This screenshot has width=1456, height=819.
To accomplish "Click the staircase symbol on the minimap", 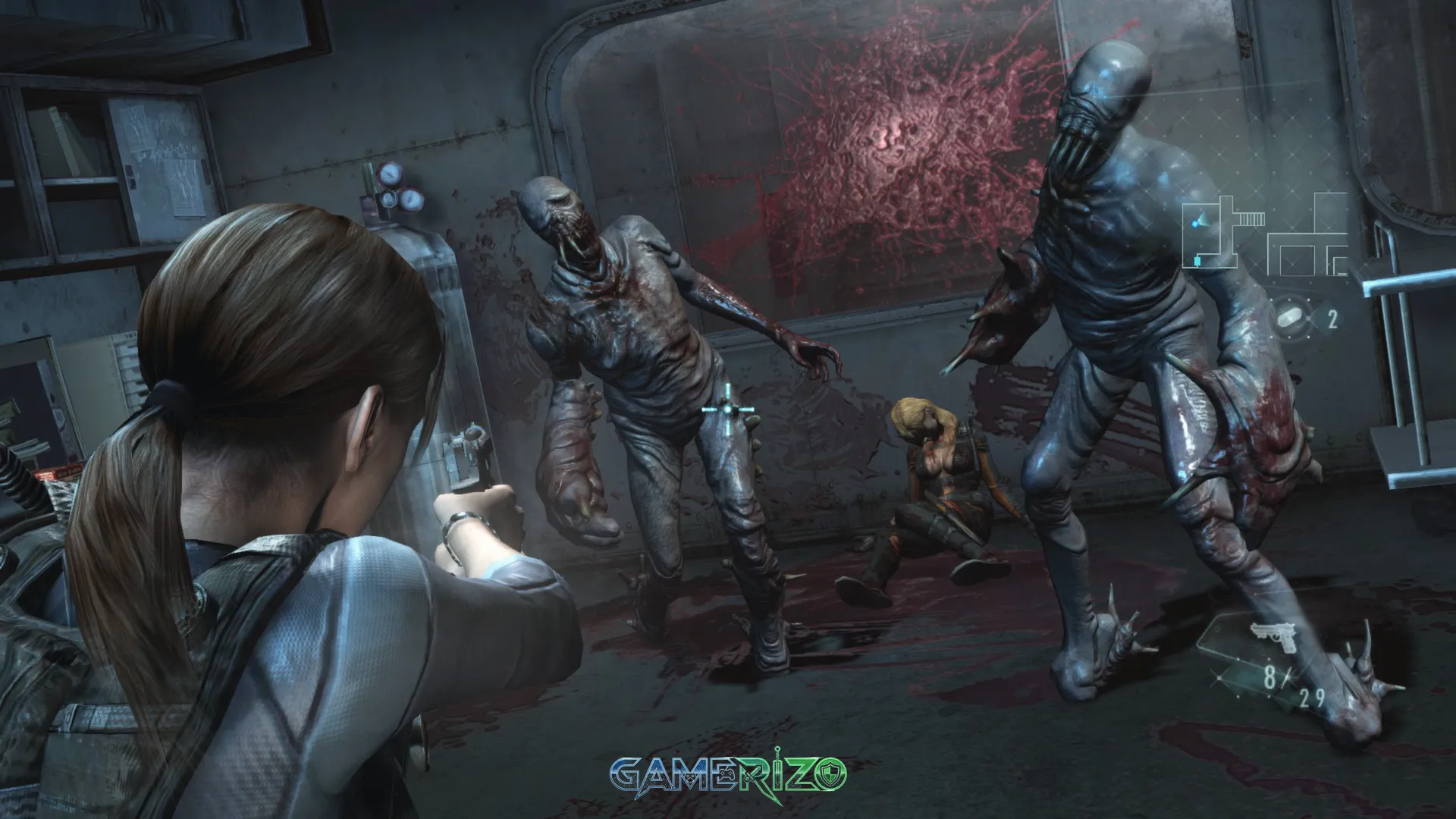I will (x=1251, y=218).
